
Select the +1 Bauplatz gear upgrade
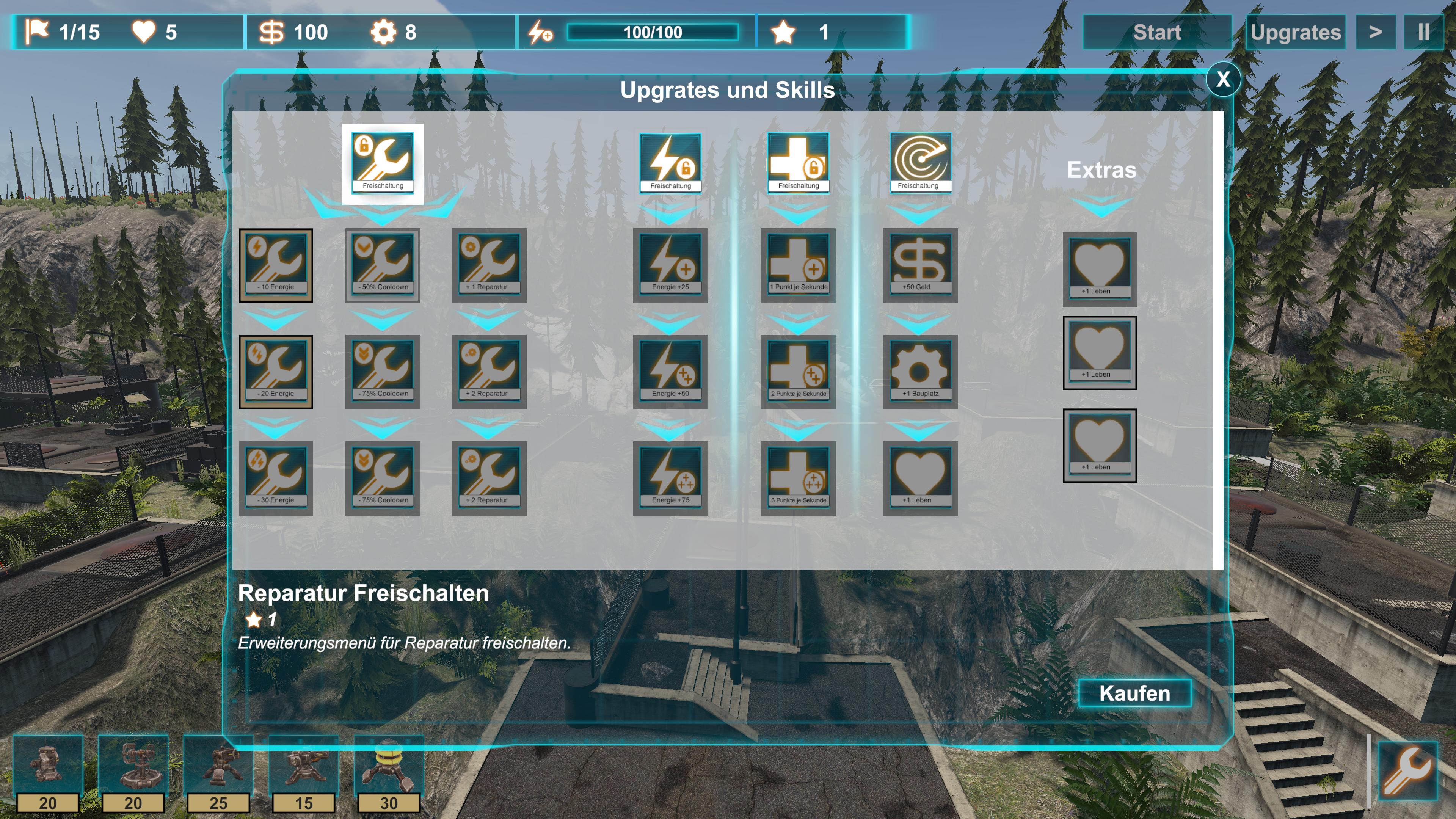pyautogui.click(x=919, y=371)
